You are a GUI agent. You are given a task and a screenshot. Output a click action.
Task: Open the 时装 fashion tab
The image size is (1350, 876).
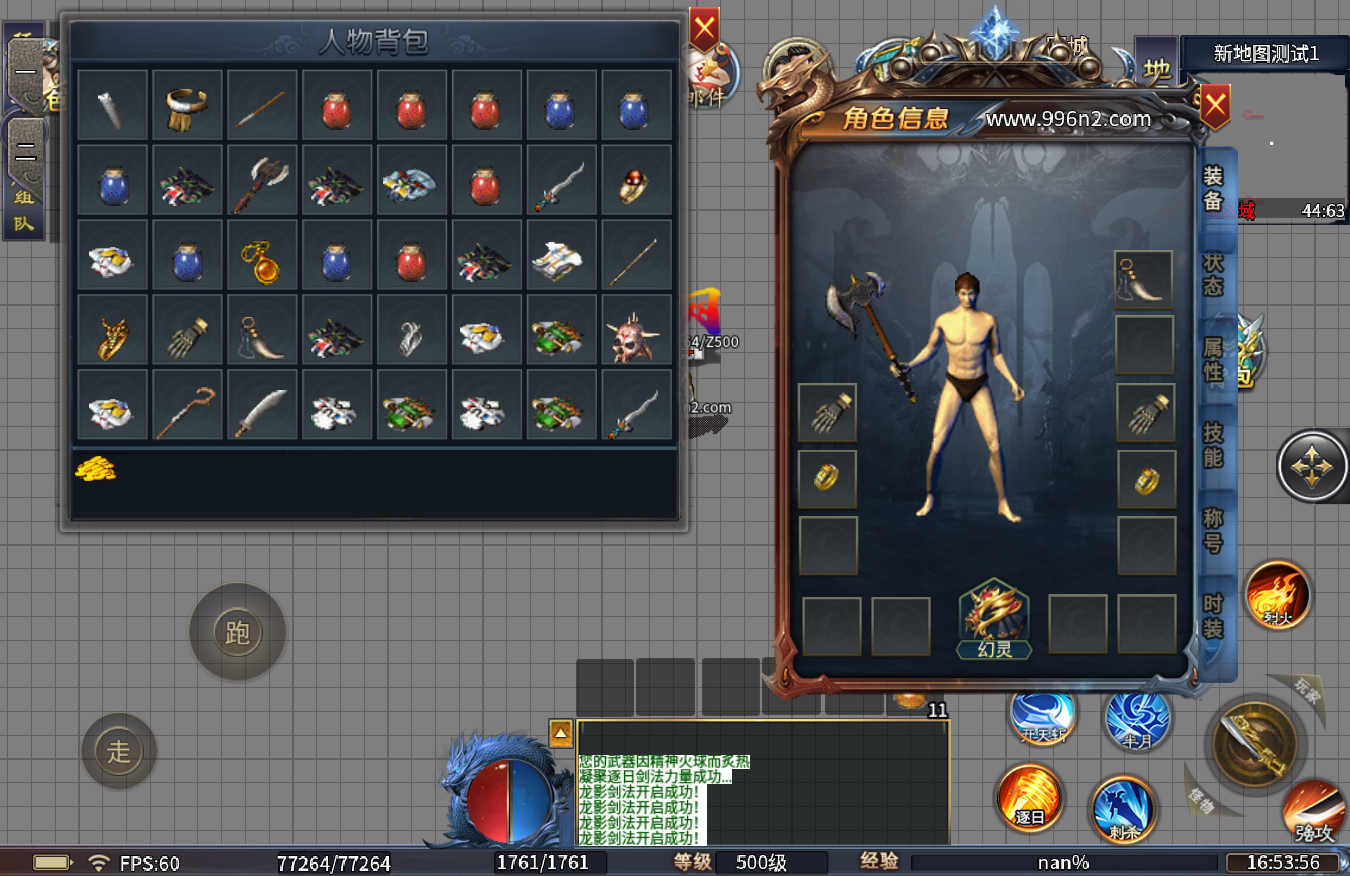(x=1213, y=616)
